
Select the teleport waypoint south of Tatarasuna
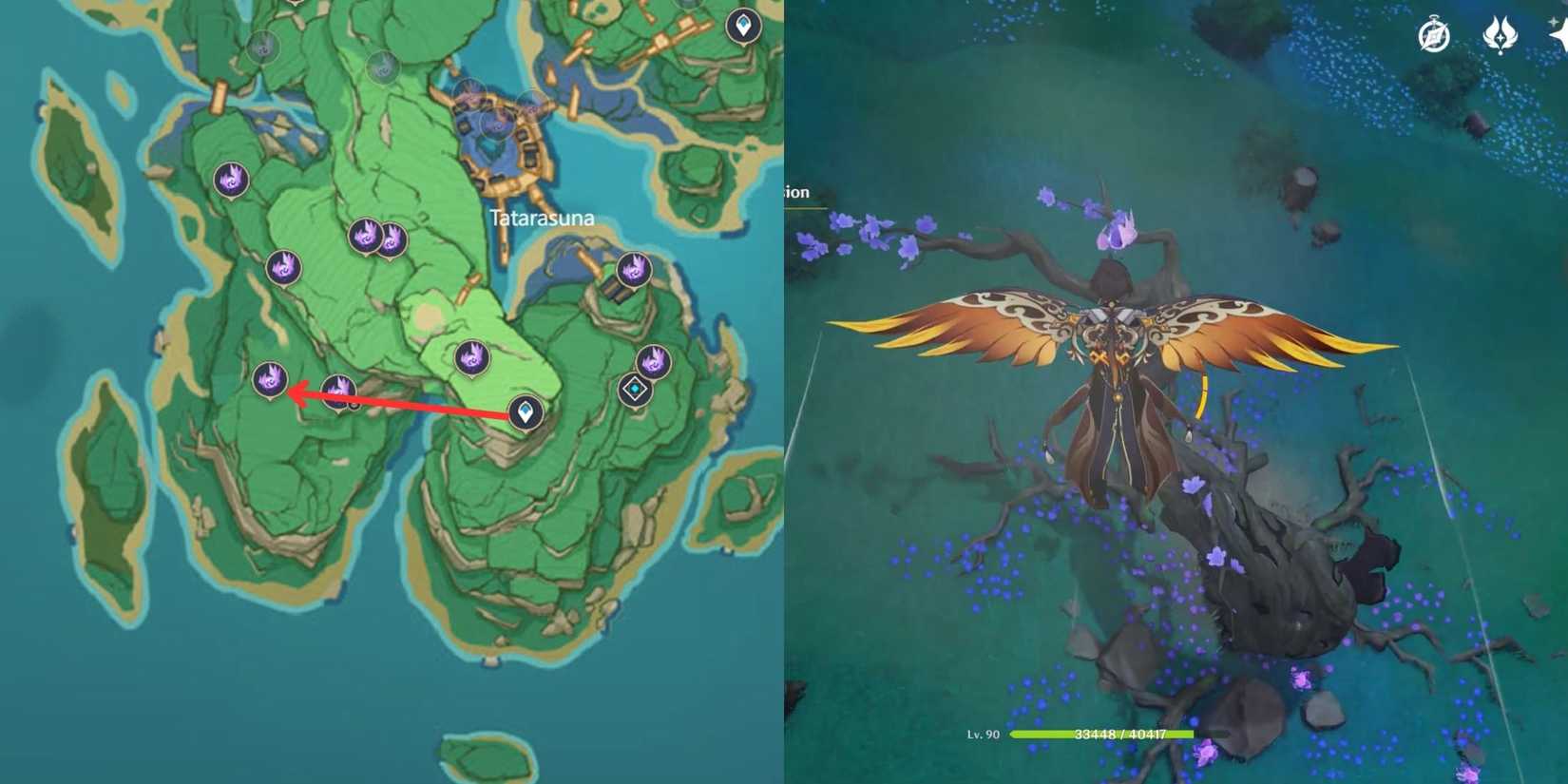pos(524,413)
